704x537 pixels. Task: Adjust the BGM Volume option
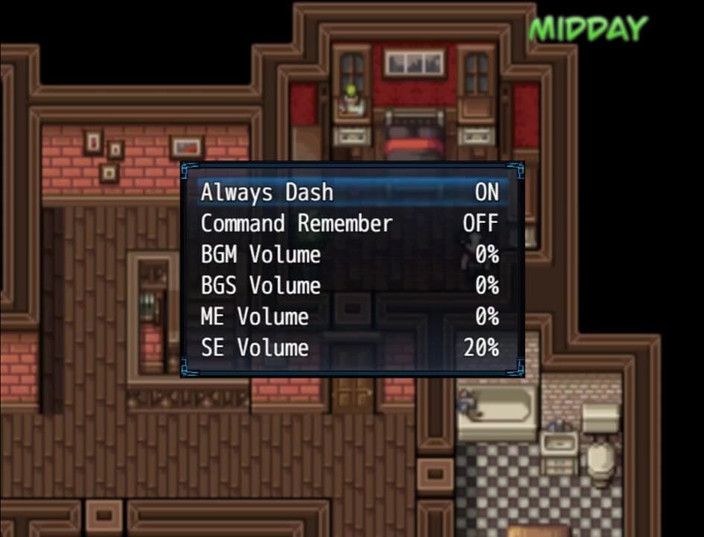coord(349,254)
